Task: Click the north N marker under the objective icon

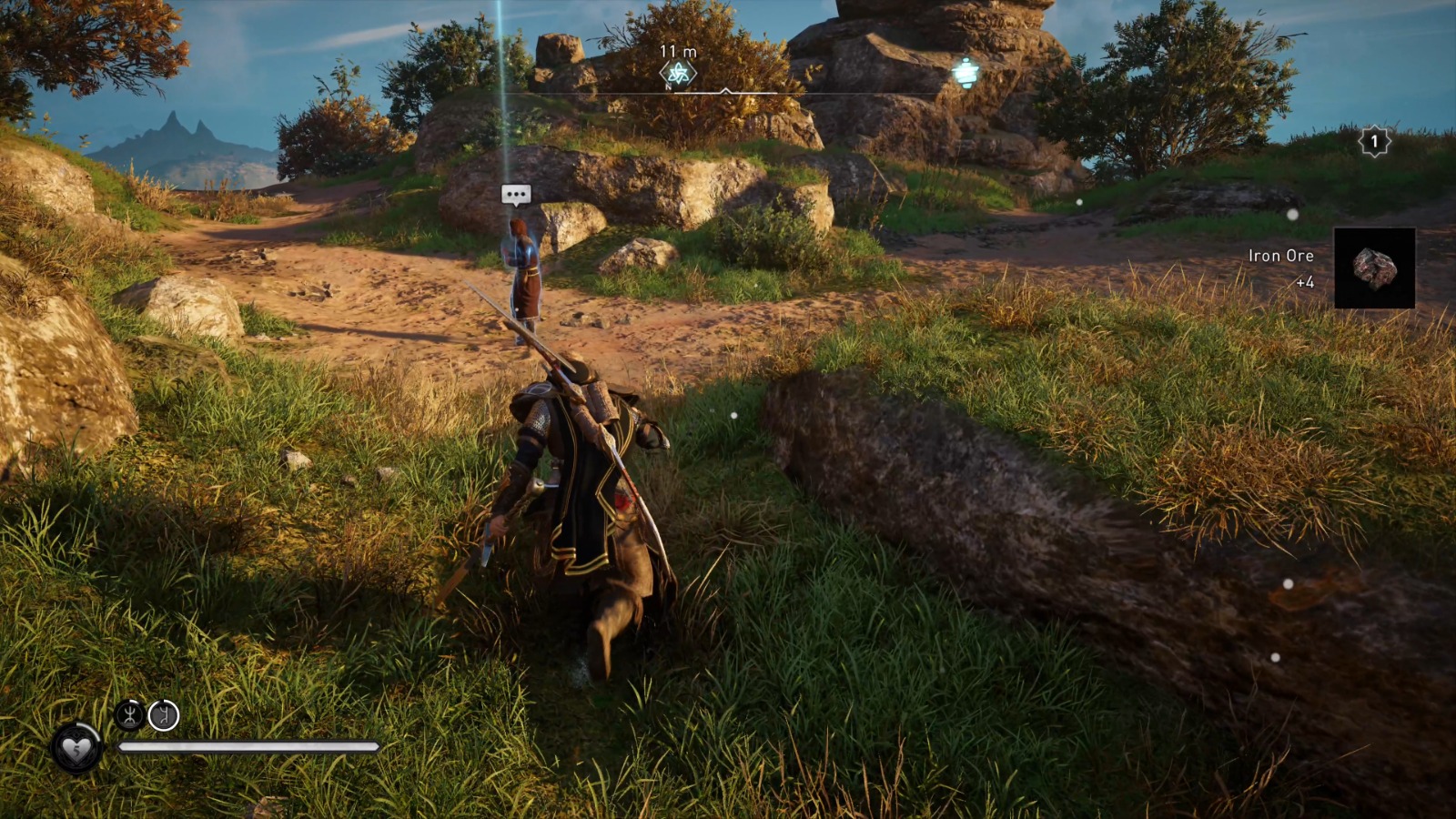Action: (668, 86)
